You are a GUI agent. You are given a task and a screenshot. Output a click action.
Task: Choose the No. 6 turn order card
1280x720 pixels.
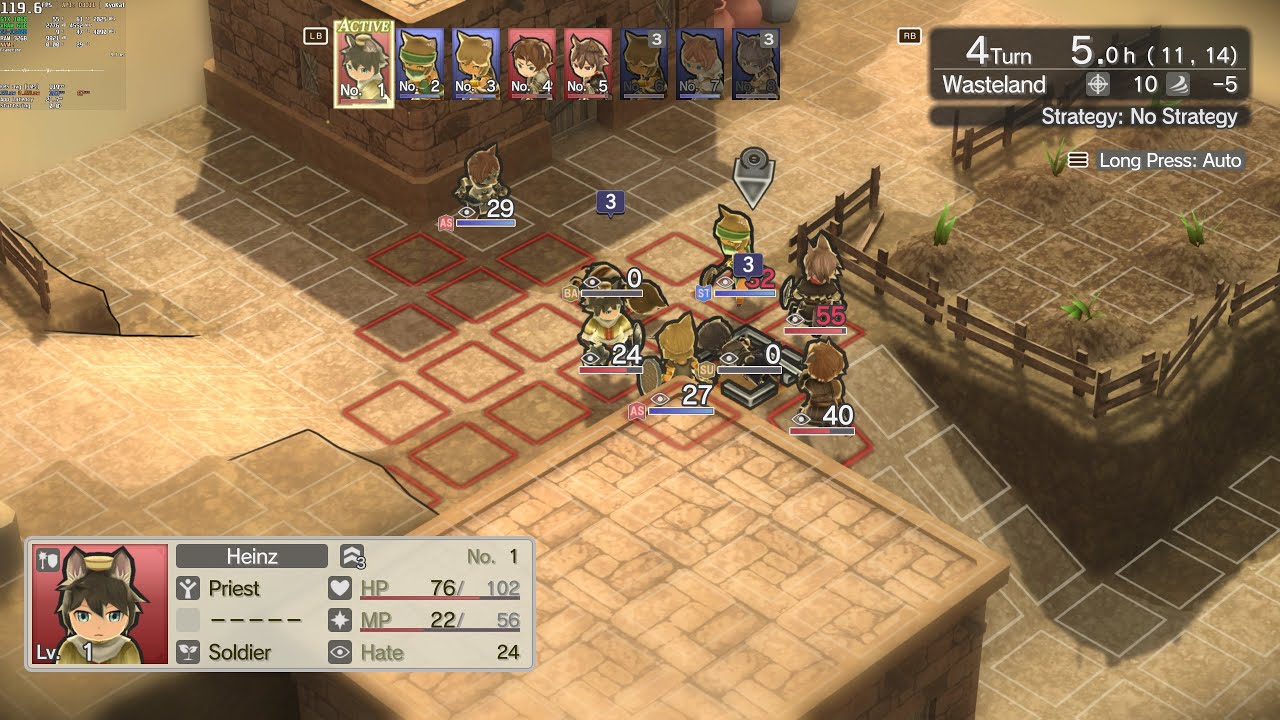644,63
